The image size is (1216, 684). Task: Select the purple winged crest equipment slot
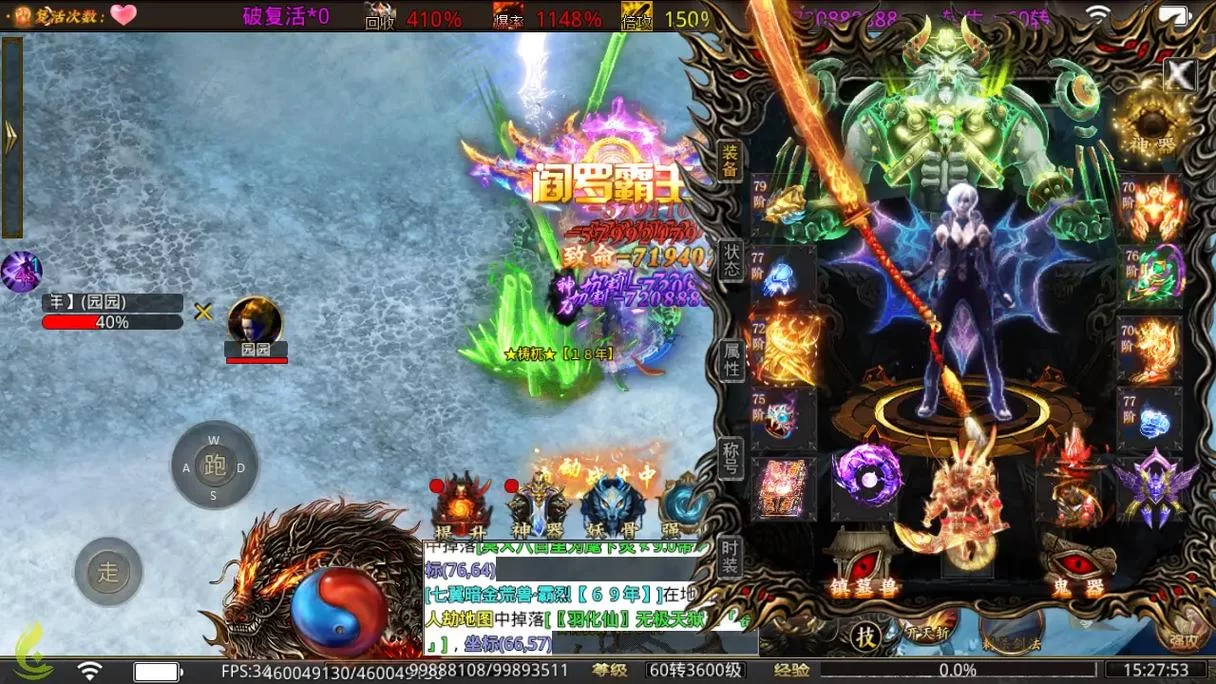1155,487
